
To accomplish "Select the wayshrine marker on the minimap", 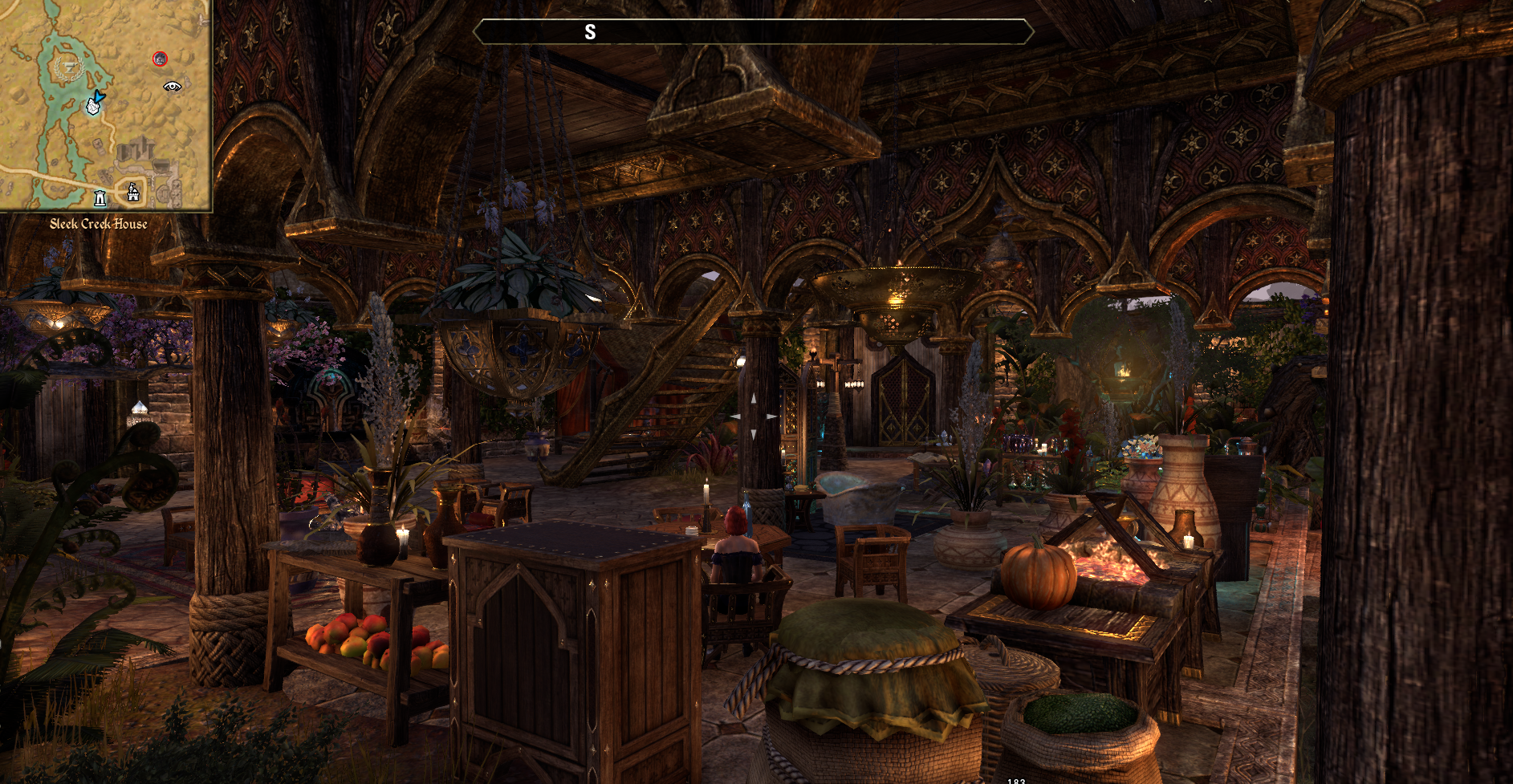I will tap(100, 197).
